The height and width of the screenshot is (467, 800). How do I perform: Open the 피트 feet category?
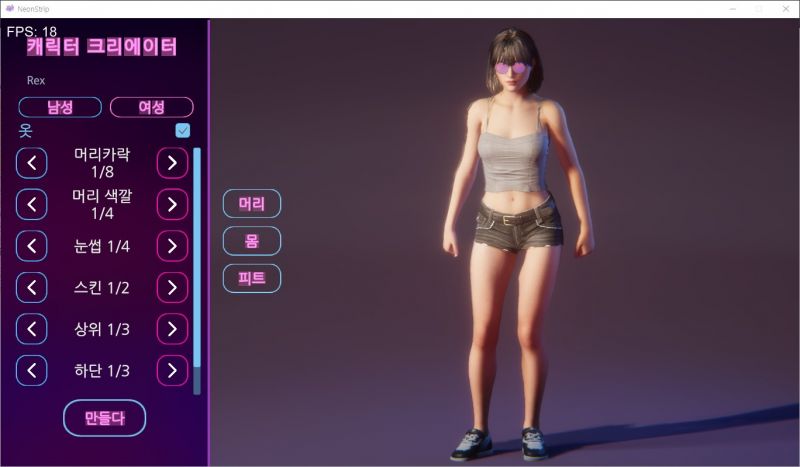point(251,278)
